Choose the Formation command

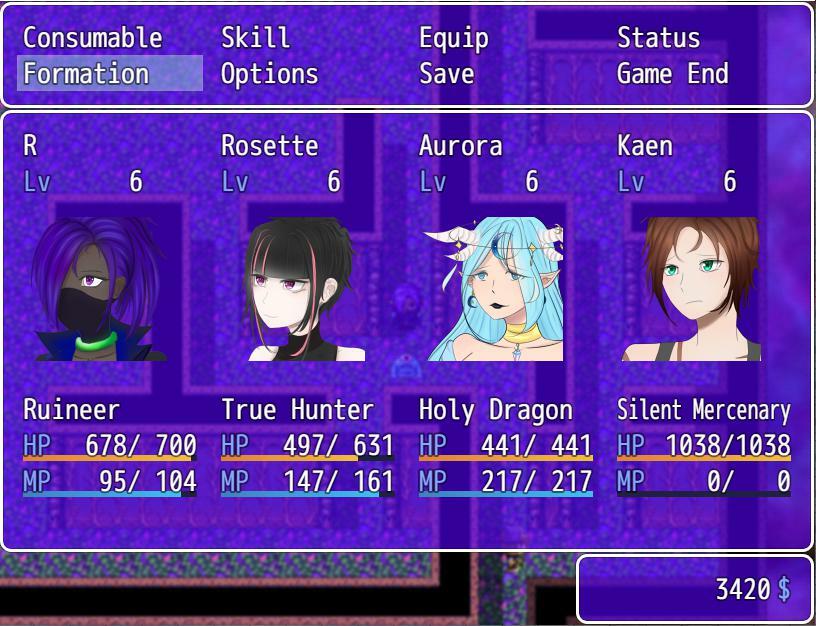click(x=86, y=74)
